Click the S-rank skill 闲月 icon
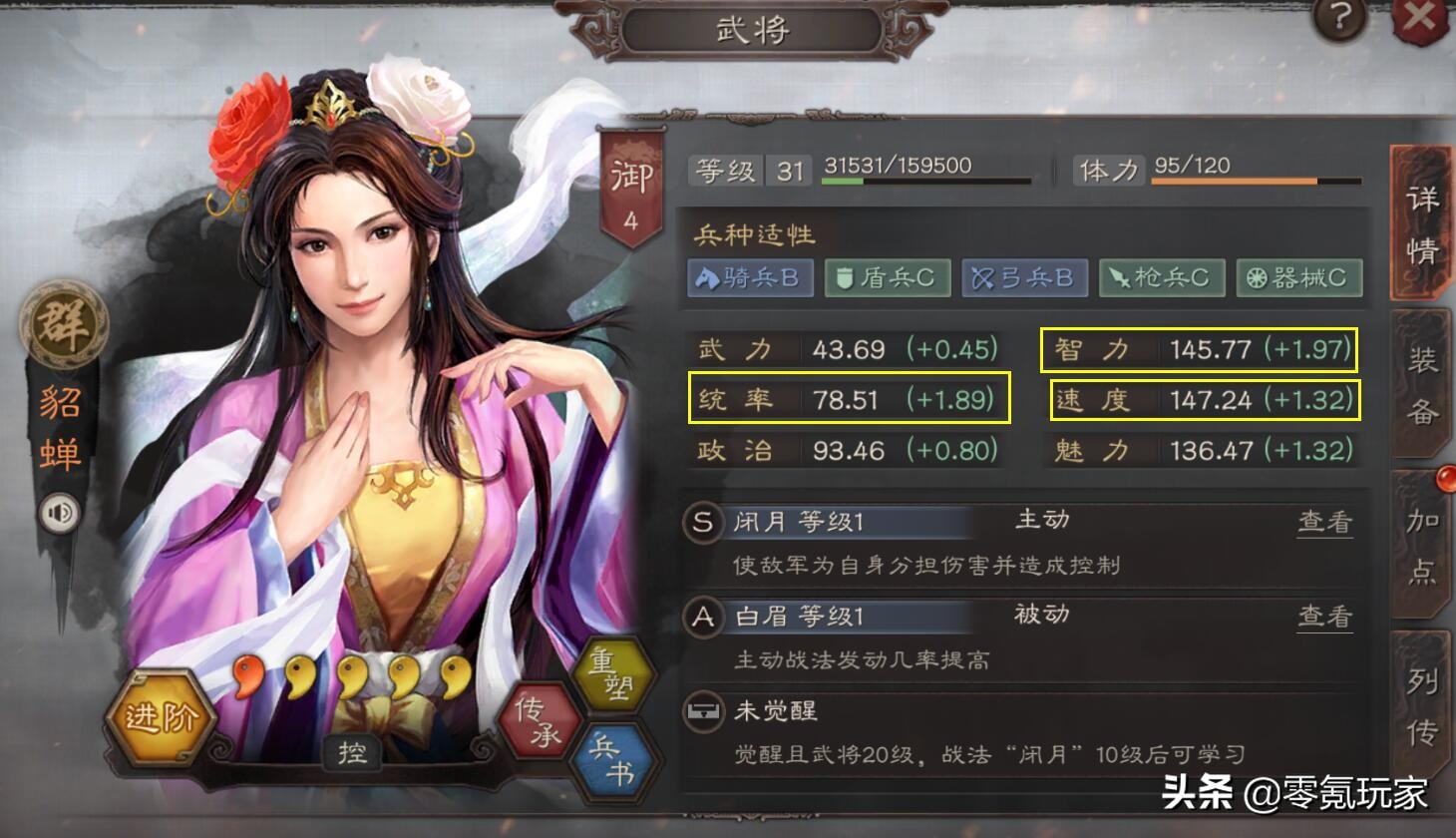1456x838 pixels. click(701, 523)
